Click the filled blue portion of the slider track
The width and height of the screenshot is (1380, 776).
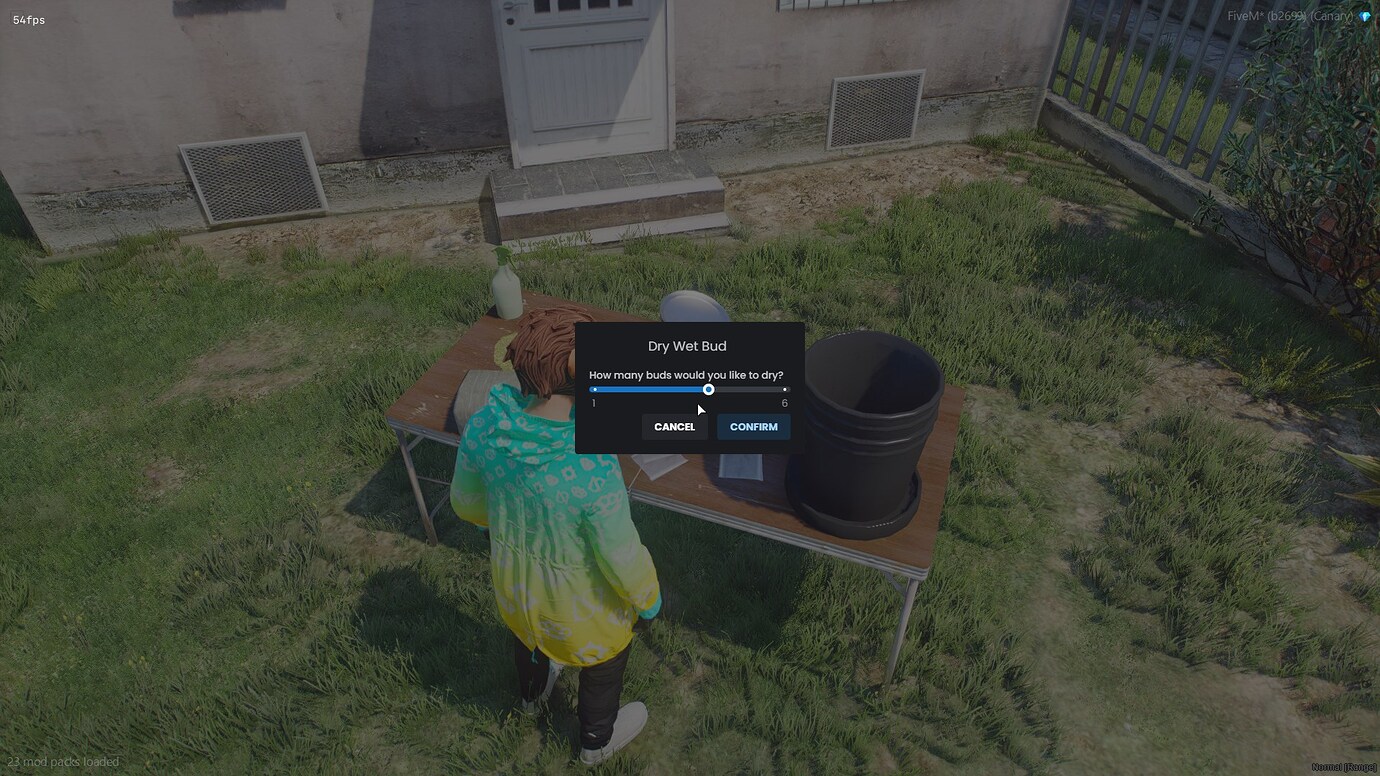[650, 389]
